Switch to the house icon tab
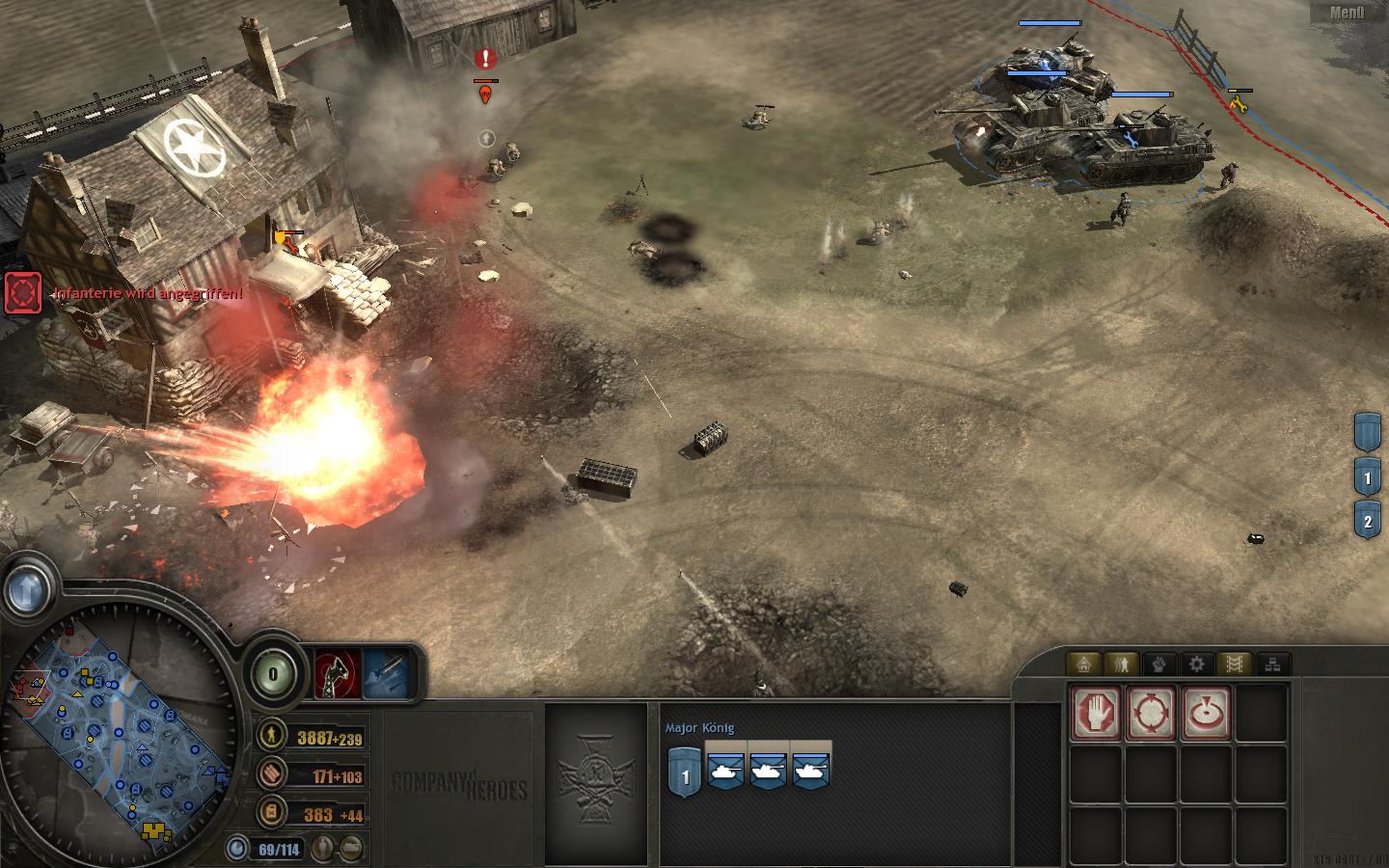The height and width of the screenshot is (868, 1389). tap(1084, 664)
